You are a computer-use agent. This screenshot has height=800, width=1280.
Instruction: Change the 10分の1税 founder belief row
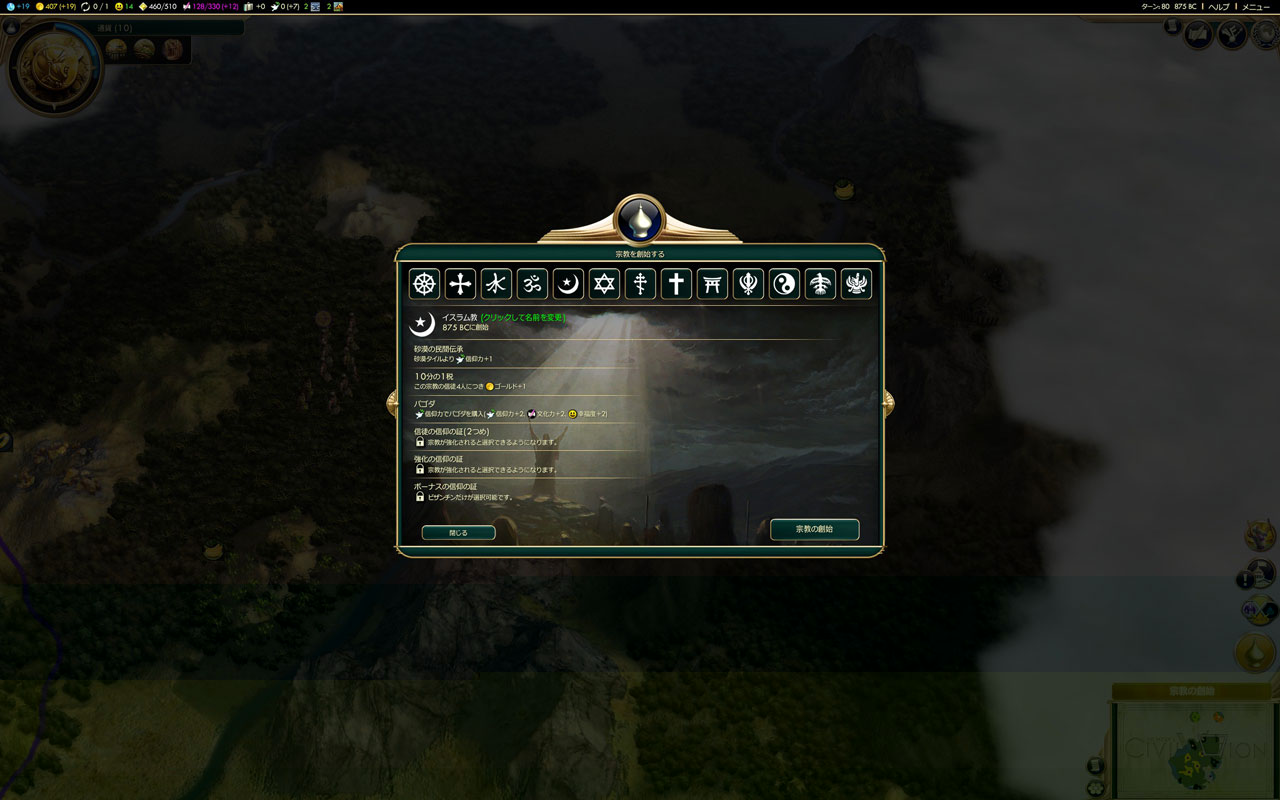[520, 381]
